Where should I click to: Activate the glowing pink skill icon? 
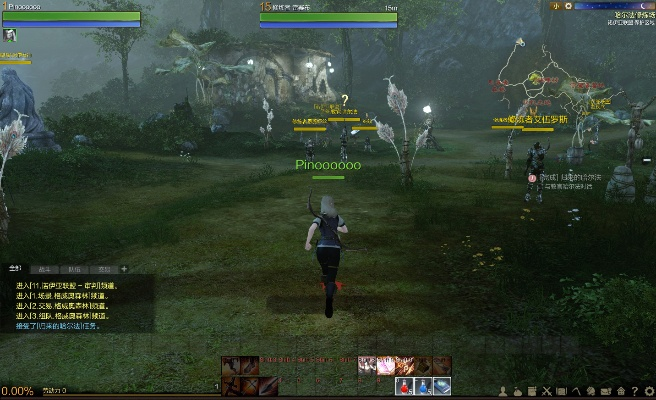[385, 366]
